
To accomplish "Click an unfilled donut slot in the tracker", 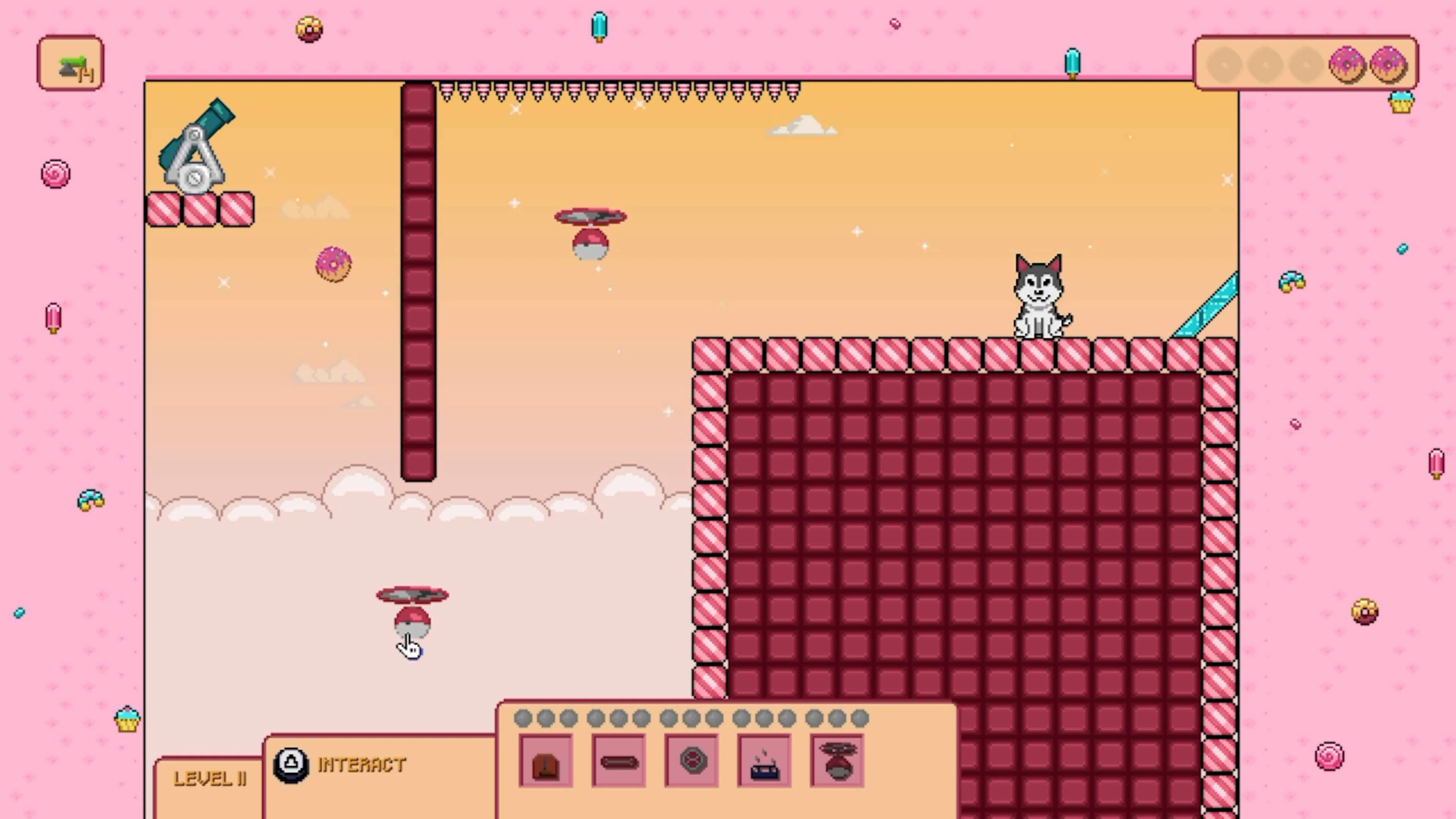I will click(1265, 64).
